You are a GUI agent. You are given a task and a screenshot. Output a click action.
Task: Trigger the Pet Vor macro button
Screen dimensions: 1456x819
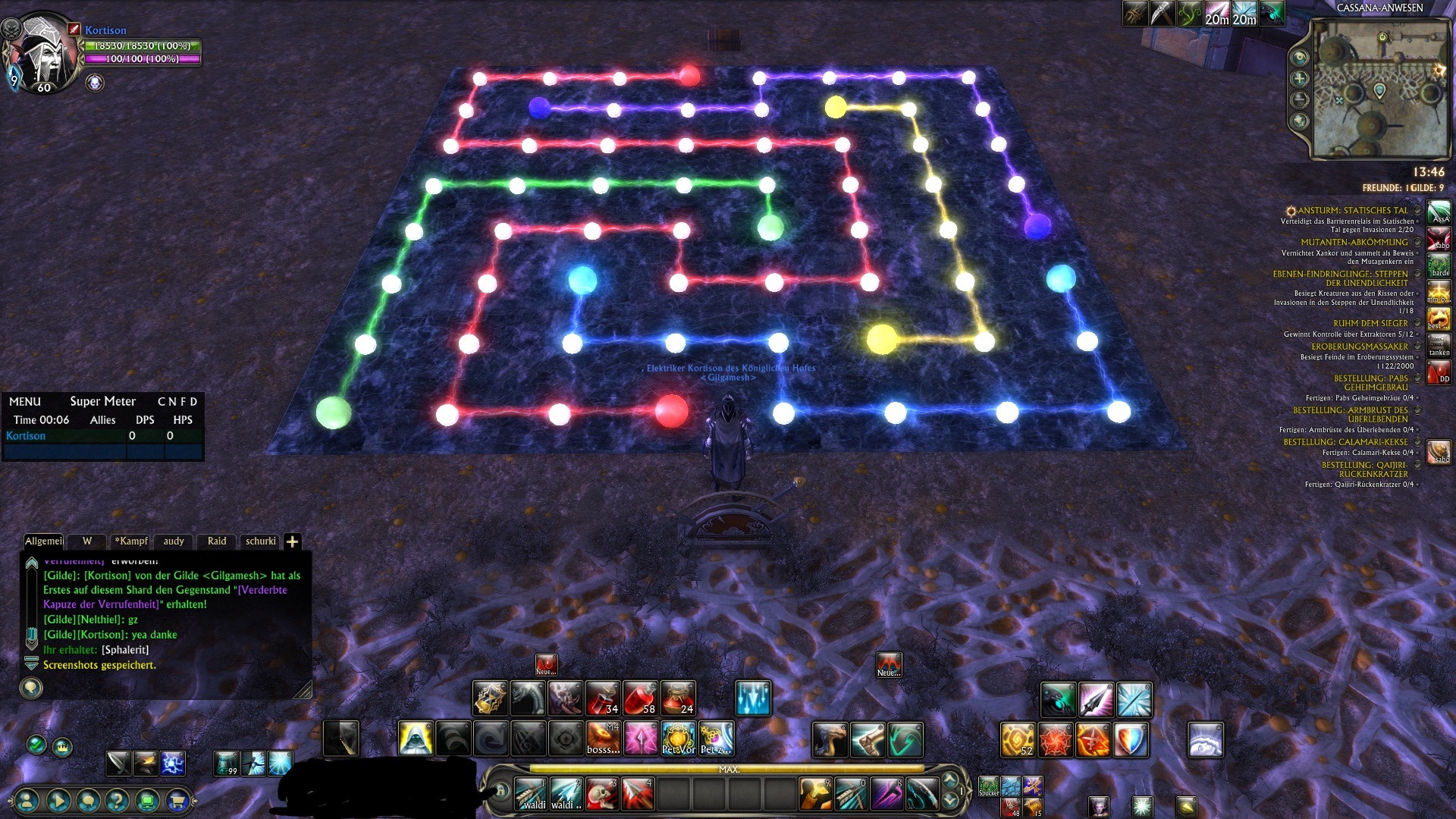(678, 739)
